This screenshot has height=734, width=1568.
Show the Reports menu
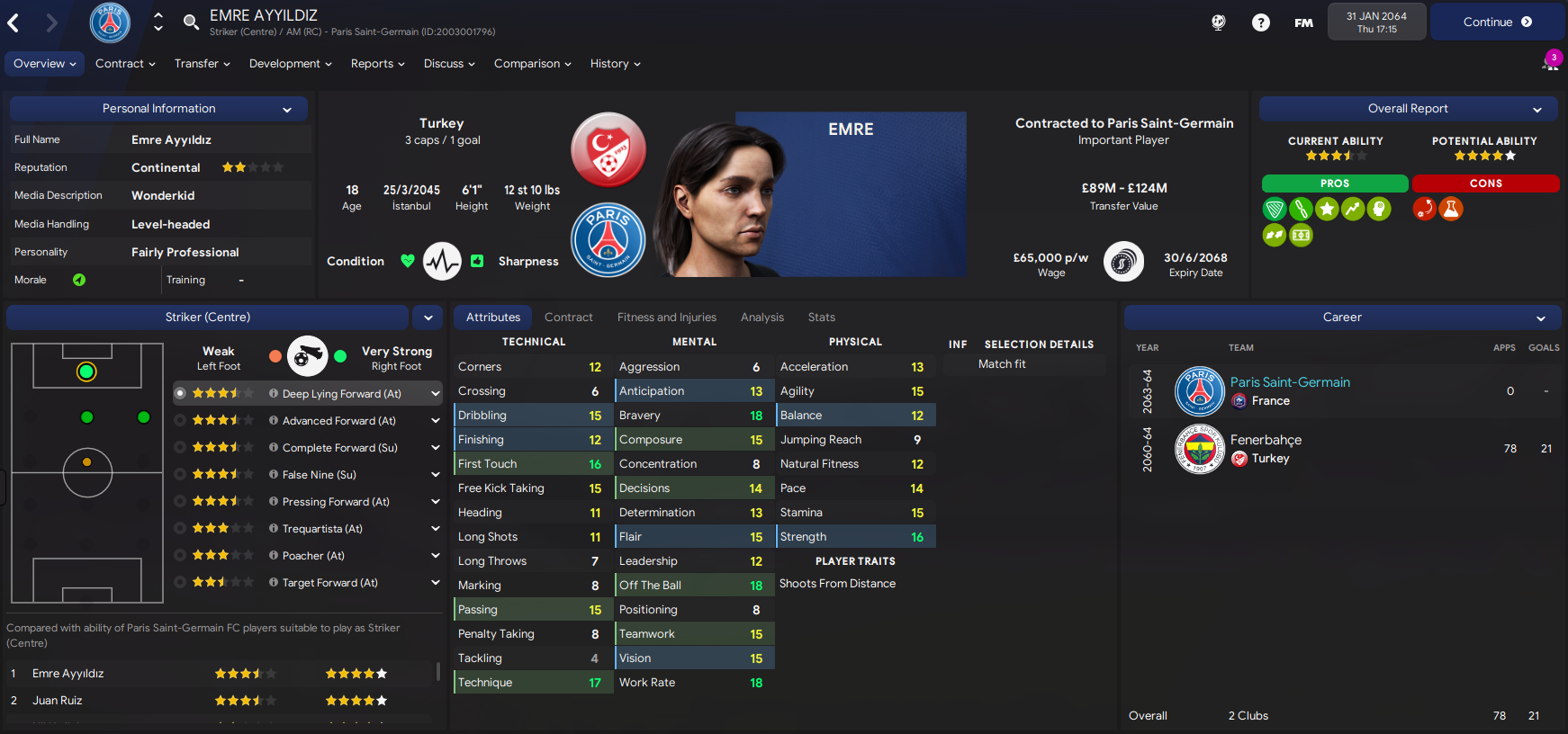click(377, 64)
